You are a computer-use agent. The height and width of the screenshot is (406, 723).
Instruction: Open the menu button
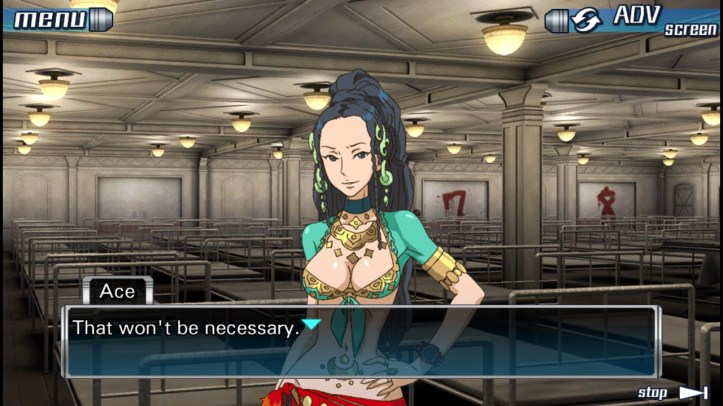(60, 17)
